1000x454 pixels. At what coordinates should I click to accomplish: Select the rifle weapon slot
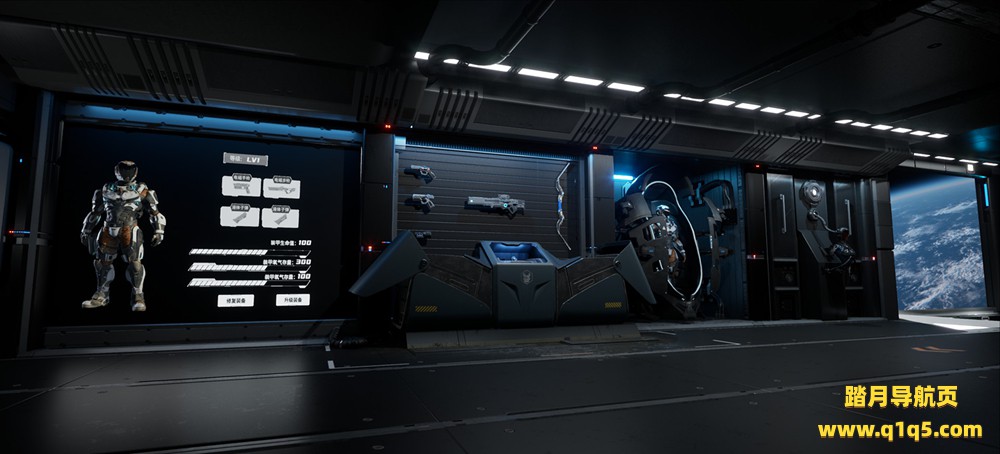pyautogui.click(x=281, y=187)
